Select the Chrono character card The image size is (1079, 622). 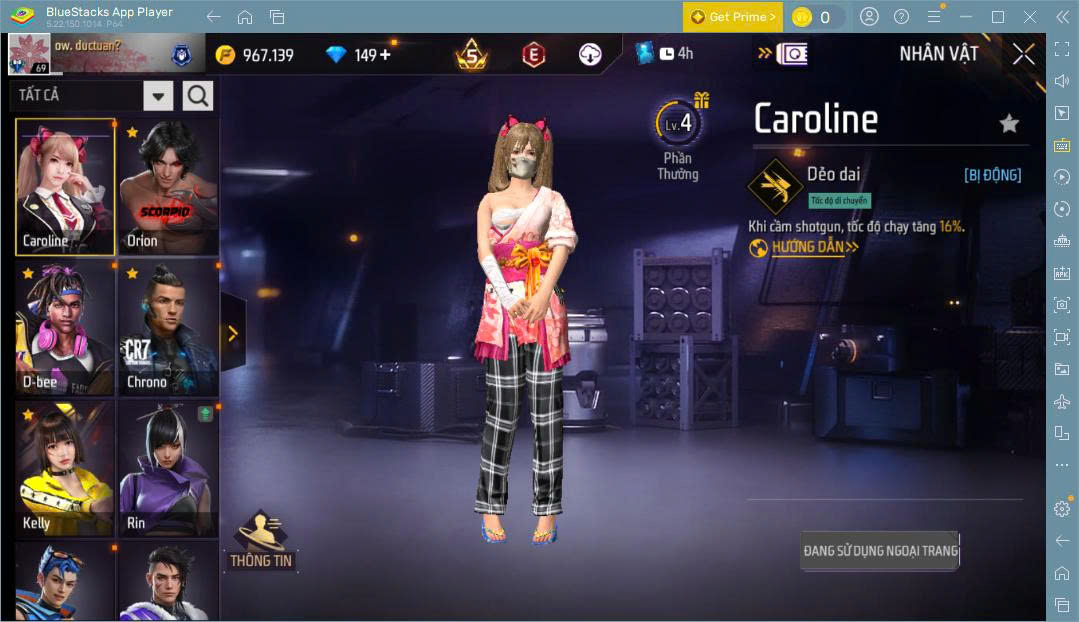click(x=168, y=328)
